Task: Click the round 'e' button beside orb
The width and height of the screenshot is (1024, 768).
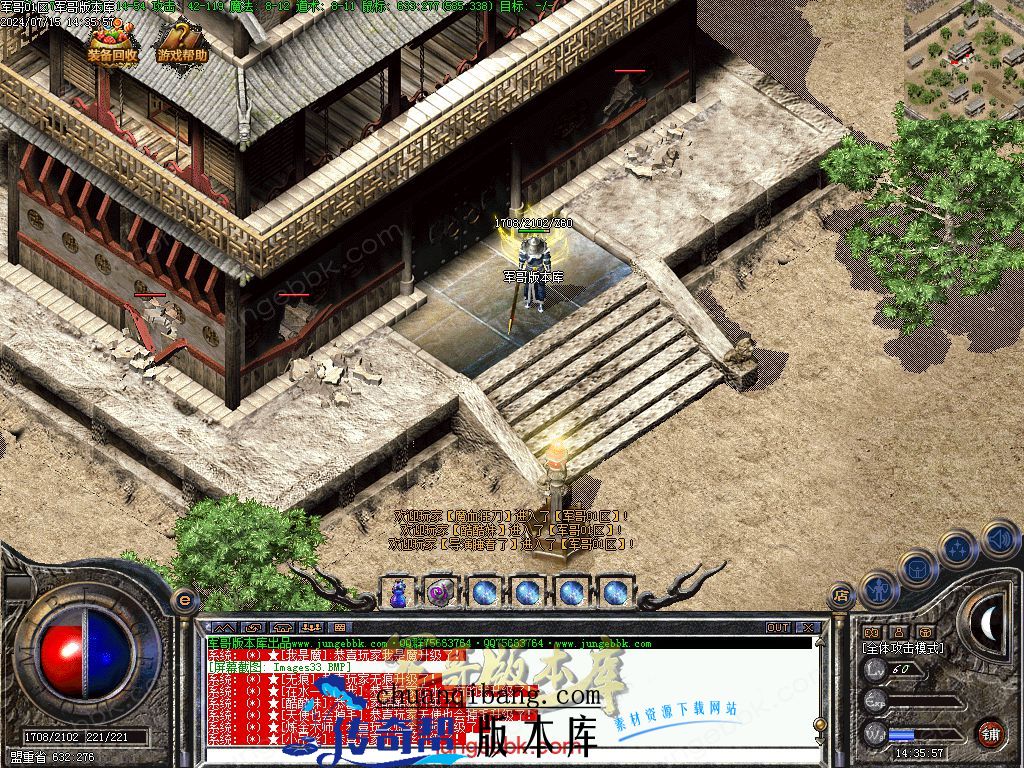Action: [x=183, y=599]
